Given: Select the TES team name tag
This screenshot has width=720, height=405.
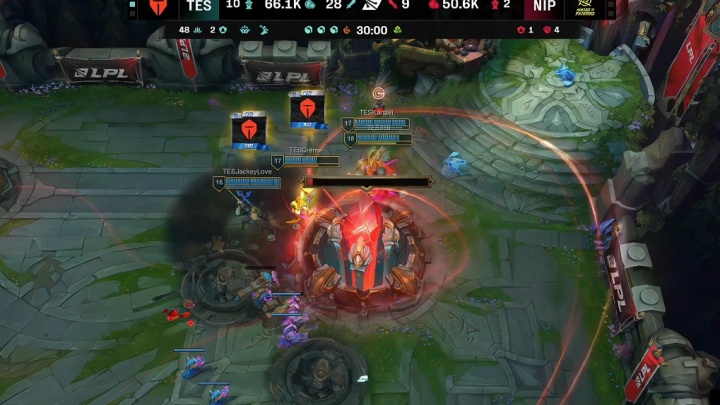Looking at the screenshot, I should point(198,6).
